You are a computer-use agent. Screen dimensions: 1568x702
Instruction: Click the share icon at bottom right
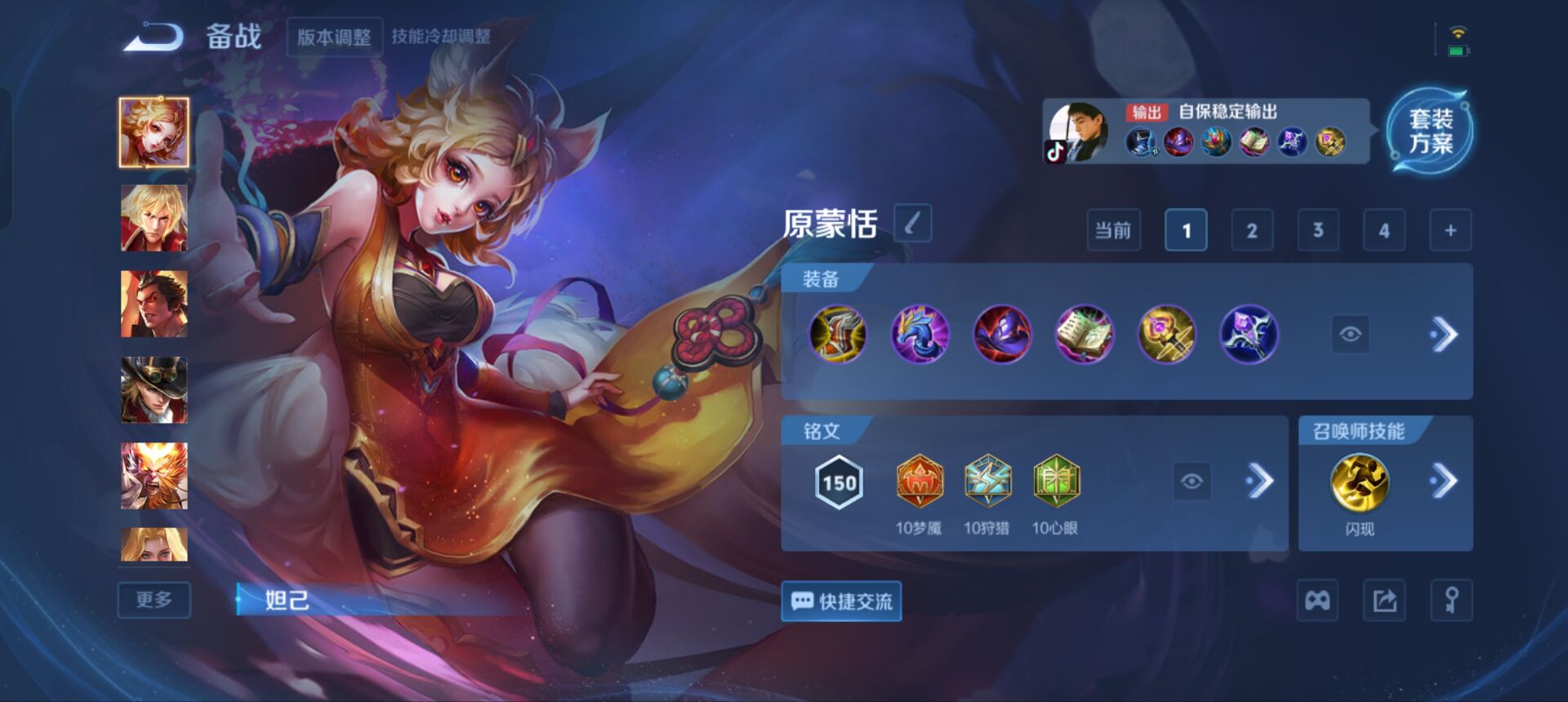(1384, 600)
